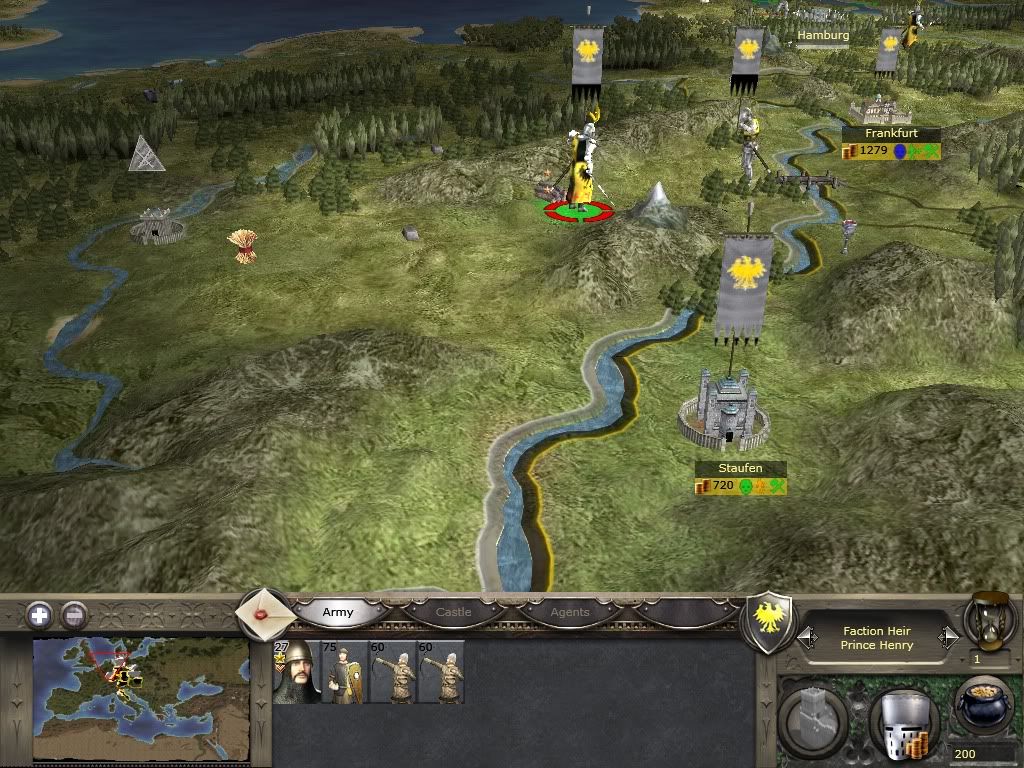Switch to the Agents tab
Viewport: 1024px width, 768px height.
[x=570, y=612]
